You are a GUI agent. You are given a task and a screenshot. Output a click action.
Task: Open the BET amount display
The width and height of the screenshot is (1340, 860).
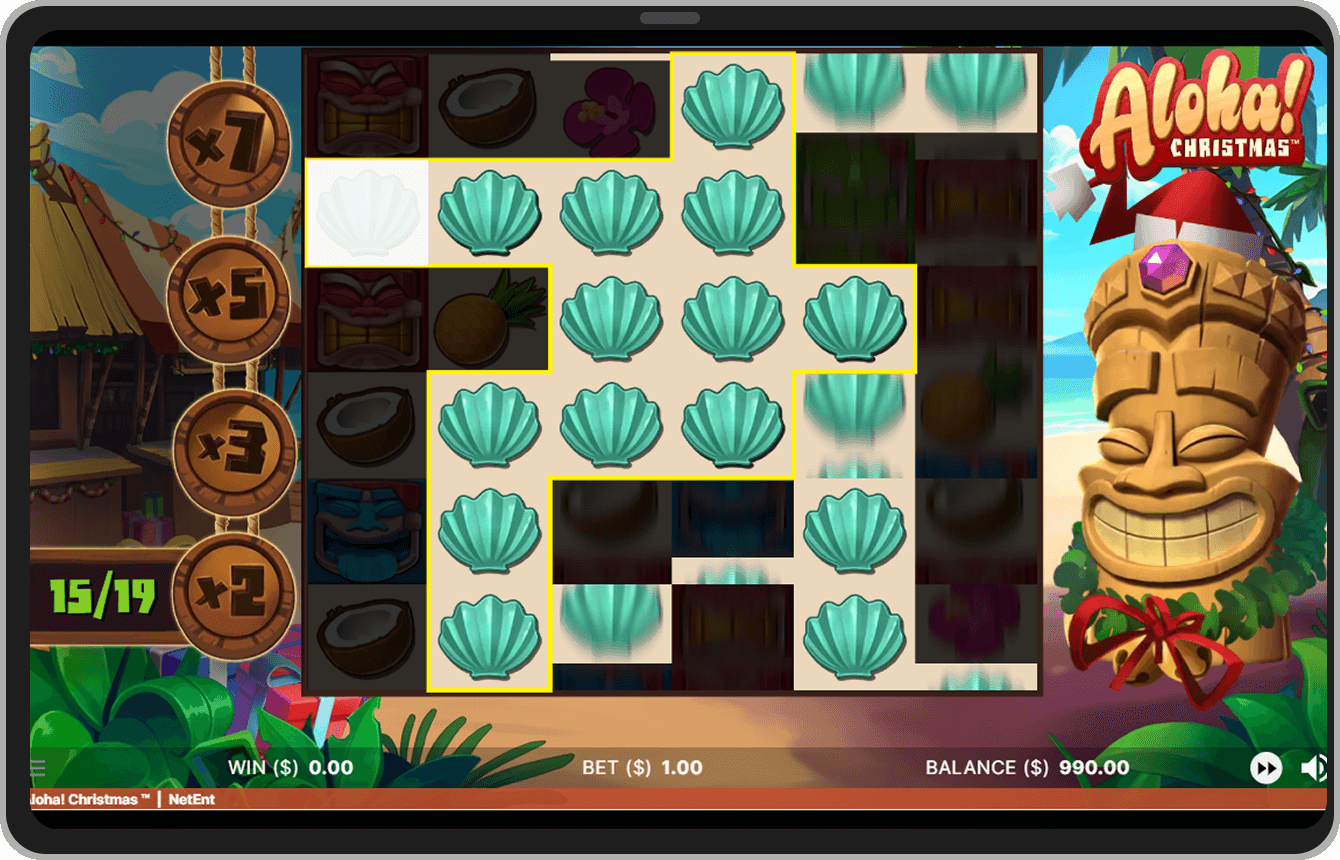coord(640,767)
